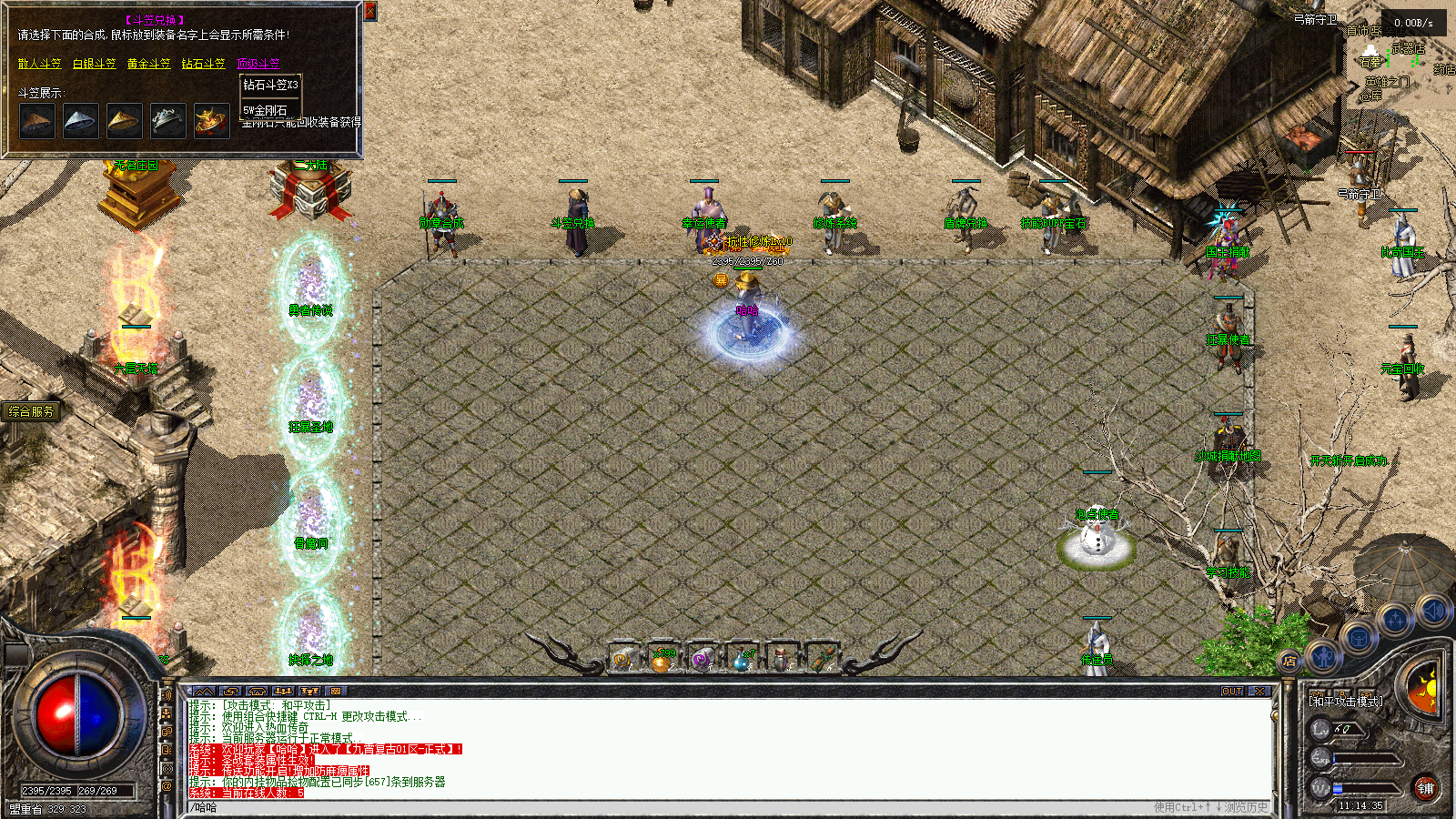Toggle the sound speaker button

(x=1432, y=611)
